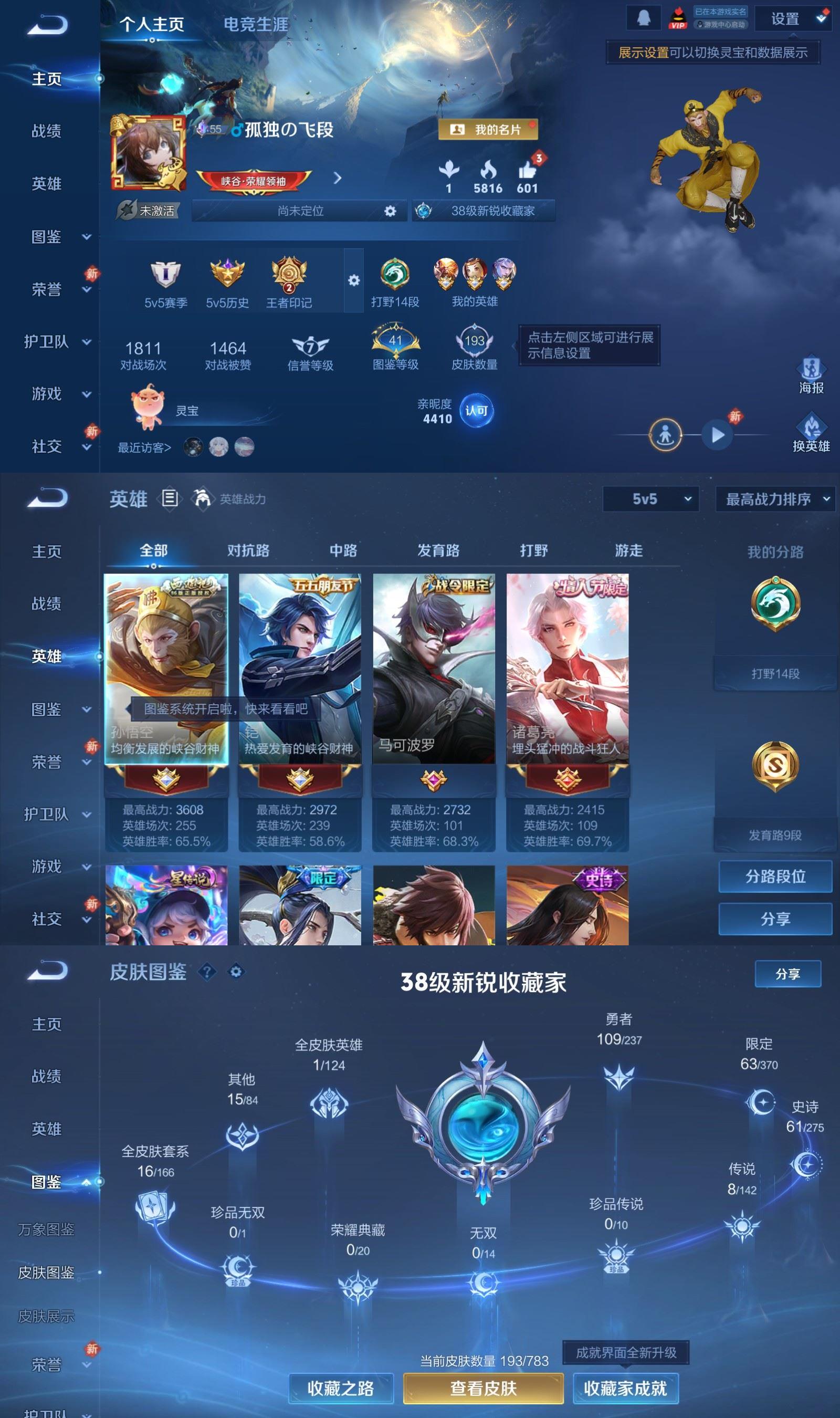Screen dimensions: 840x1418
Task: Toggle the 英雄战力 power view icon
Action: click(x=202, y=499)
